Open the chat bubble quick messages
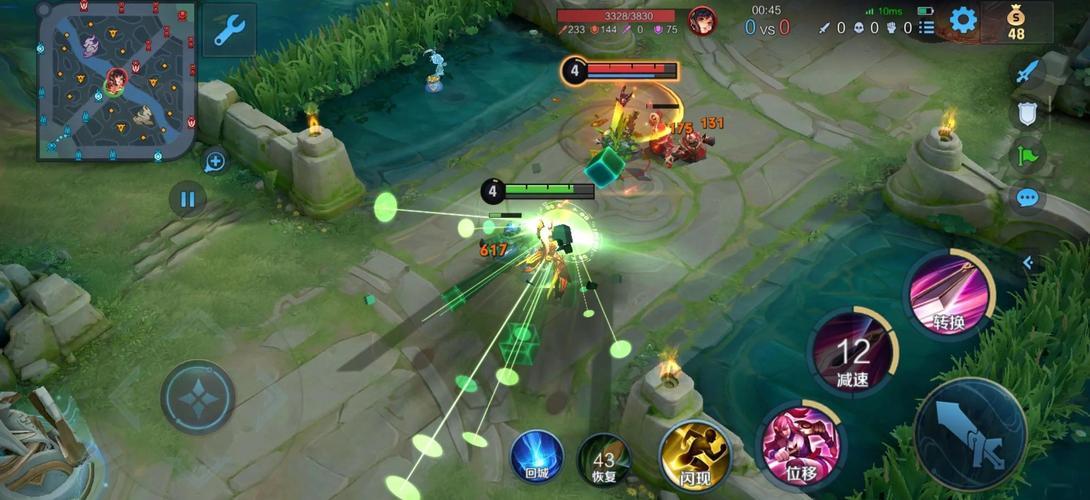1090x500 pixels. (x=1027, y=197)
